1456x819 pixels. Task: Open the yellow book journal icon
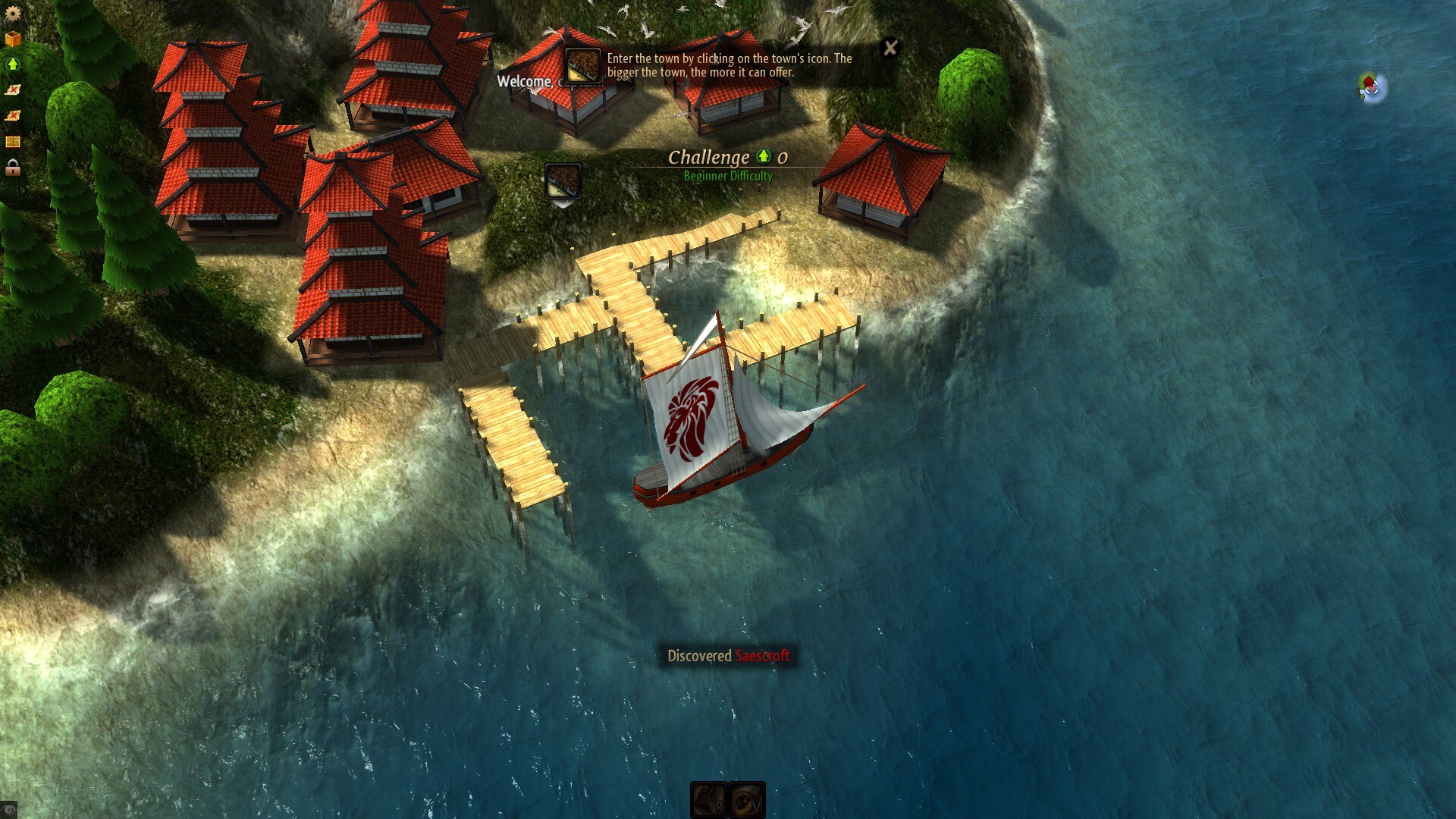[x=12, y=142]
